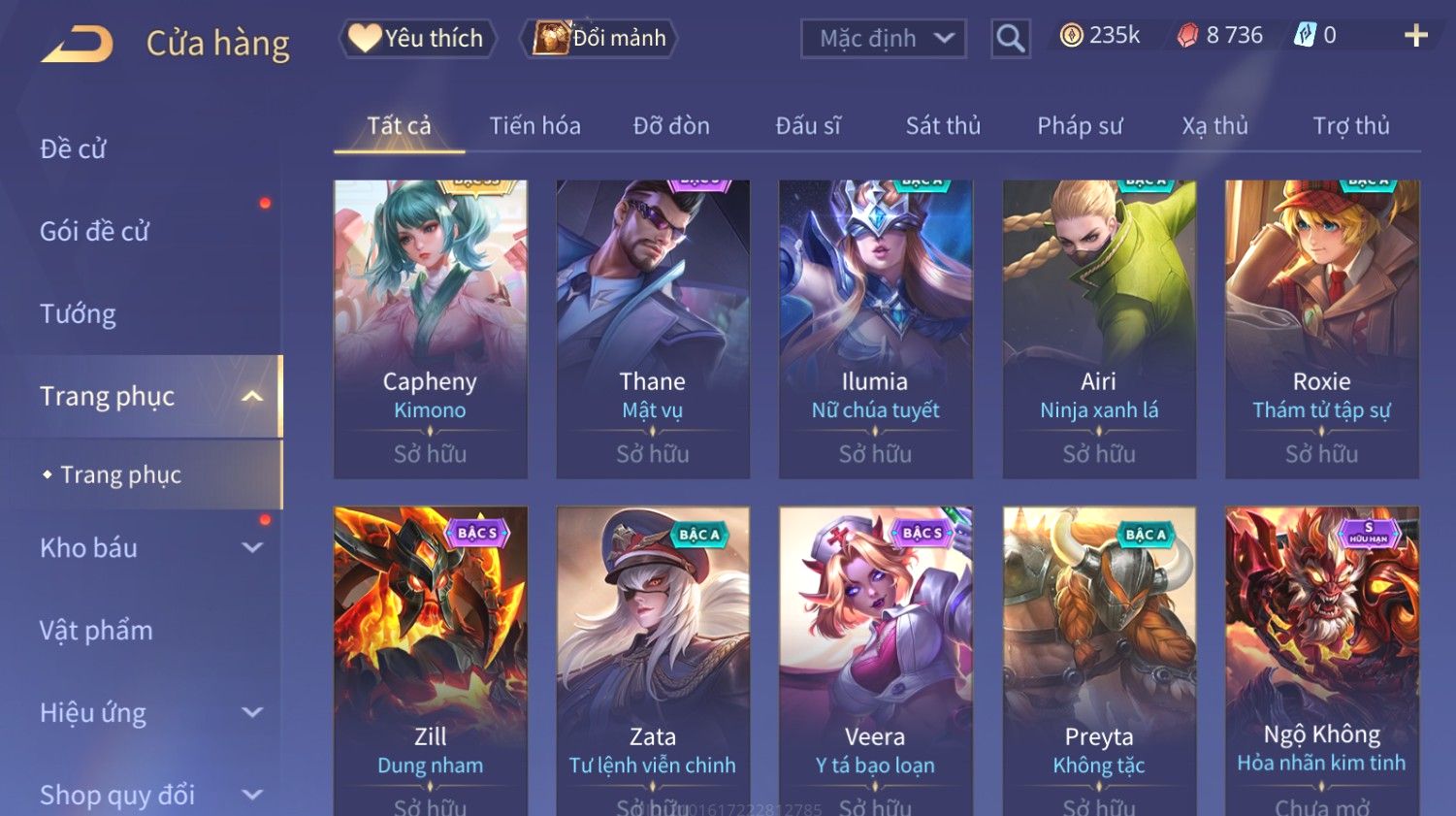
Task: Open the Tướng heroes section
Action: click(78, 314)
